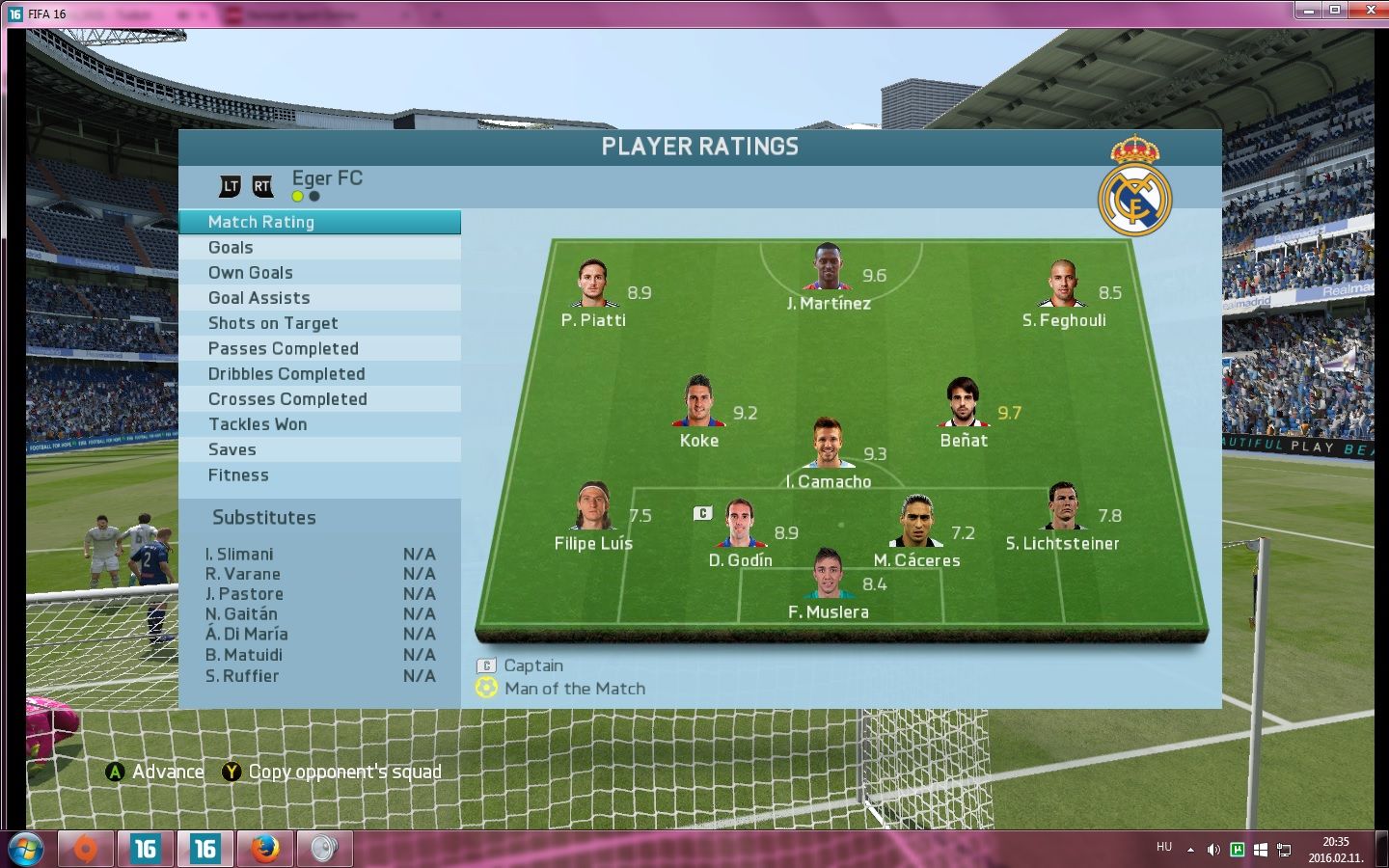This screenshot has width=1389, height=868.
Task: Choose Own Goals in the list
Action: pos(319,273)
